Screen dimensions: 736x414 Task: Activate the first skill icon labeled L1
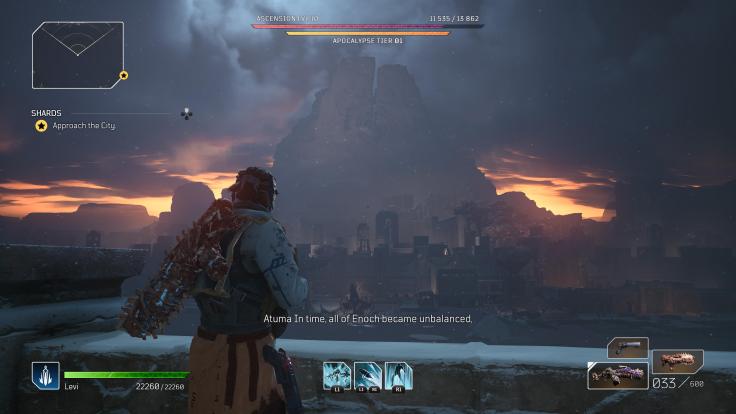pos(335,375)
